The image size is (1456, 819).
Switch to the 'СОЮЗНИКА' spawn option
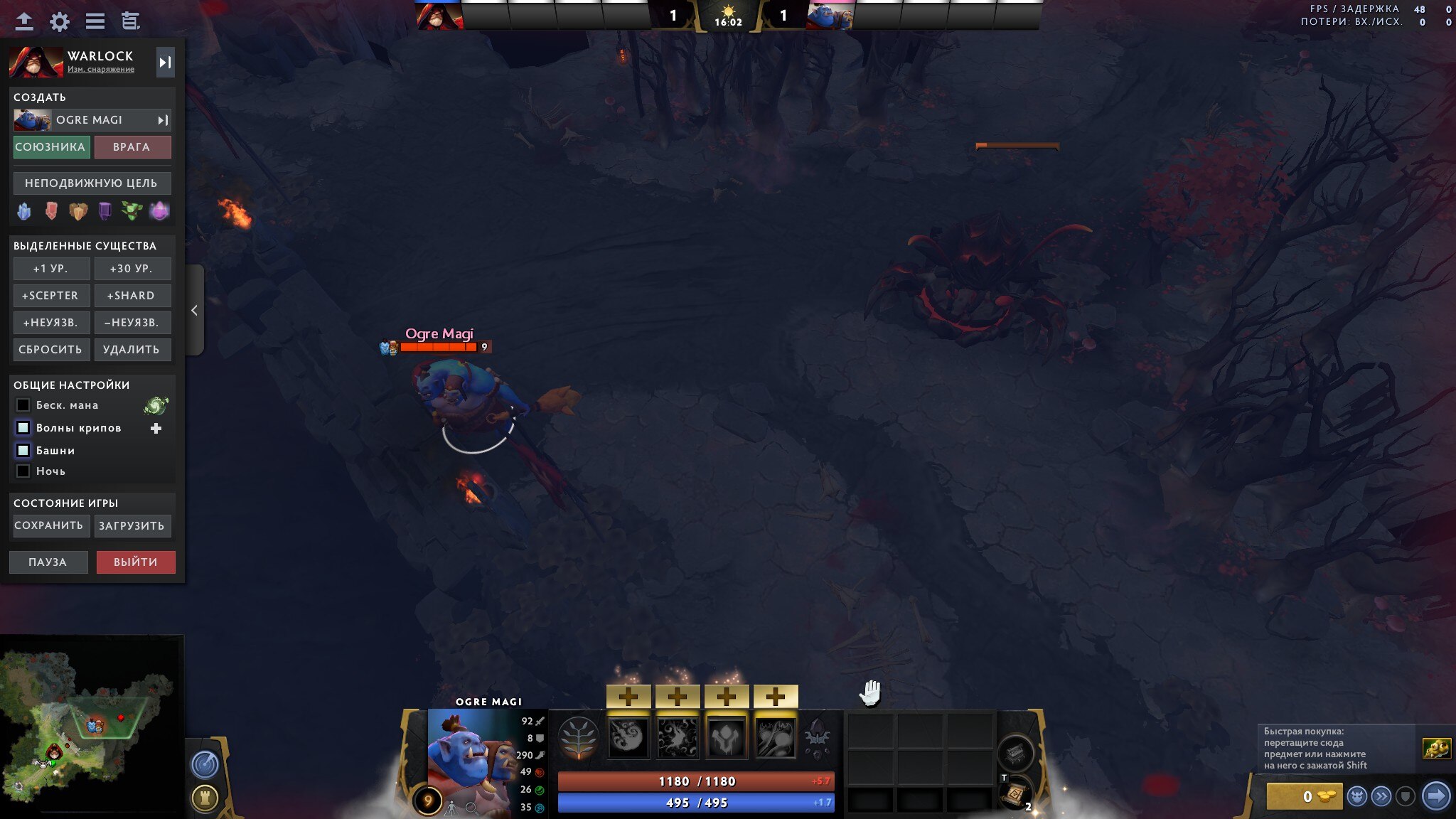50,146
